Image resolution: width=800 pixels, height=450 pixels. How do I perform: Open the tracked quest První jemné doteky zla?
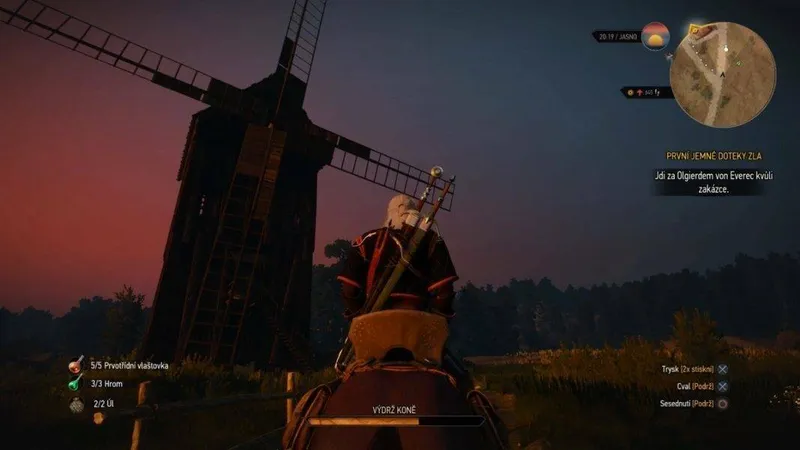704,156
